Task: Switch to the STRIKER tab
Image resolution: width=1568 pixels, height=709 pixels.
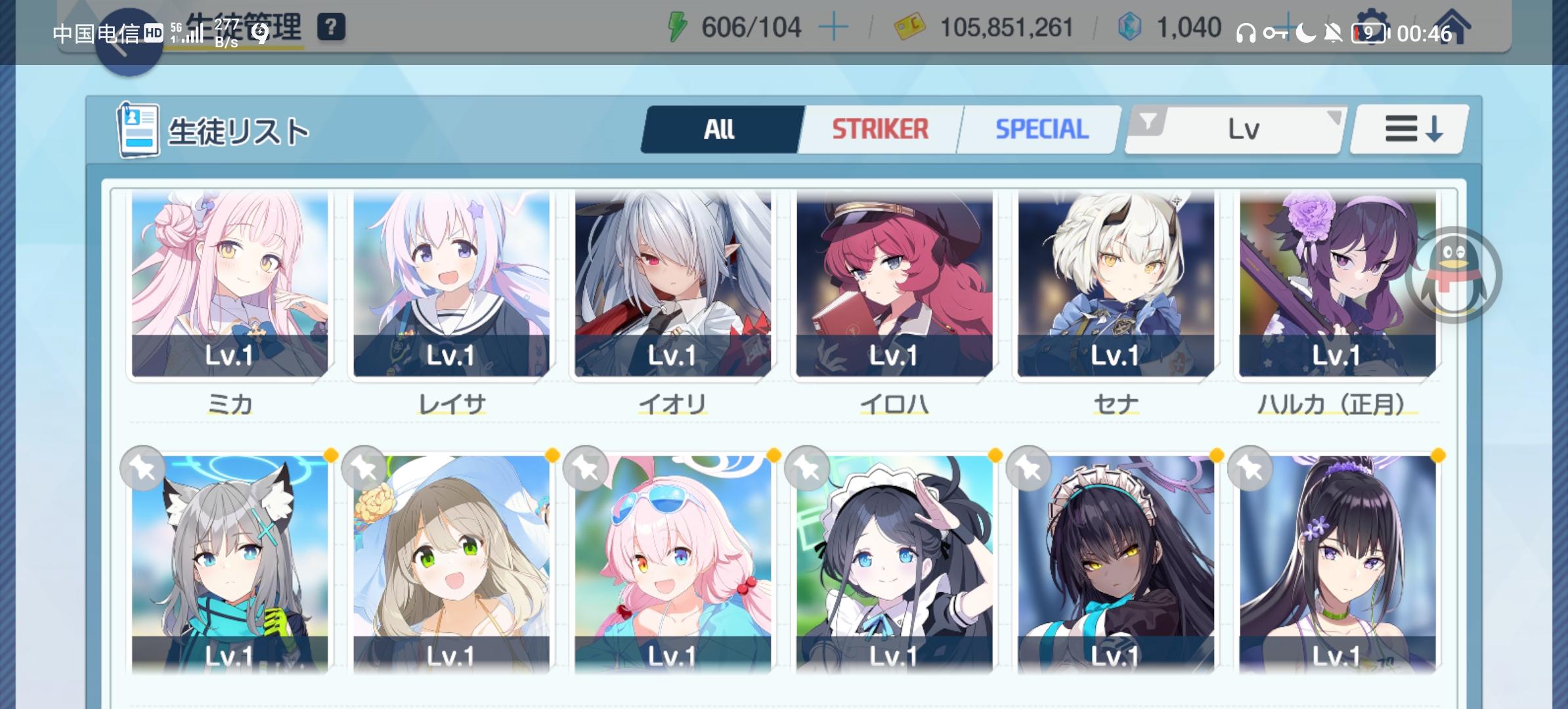Action: (881, 129)
